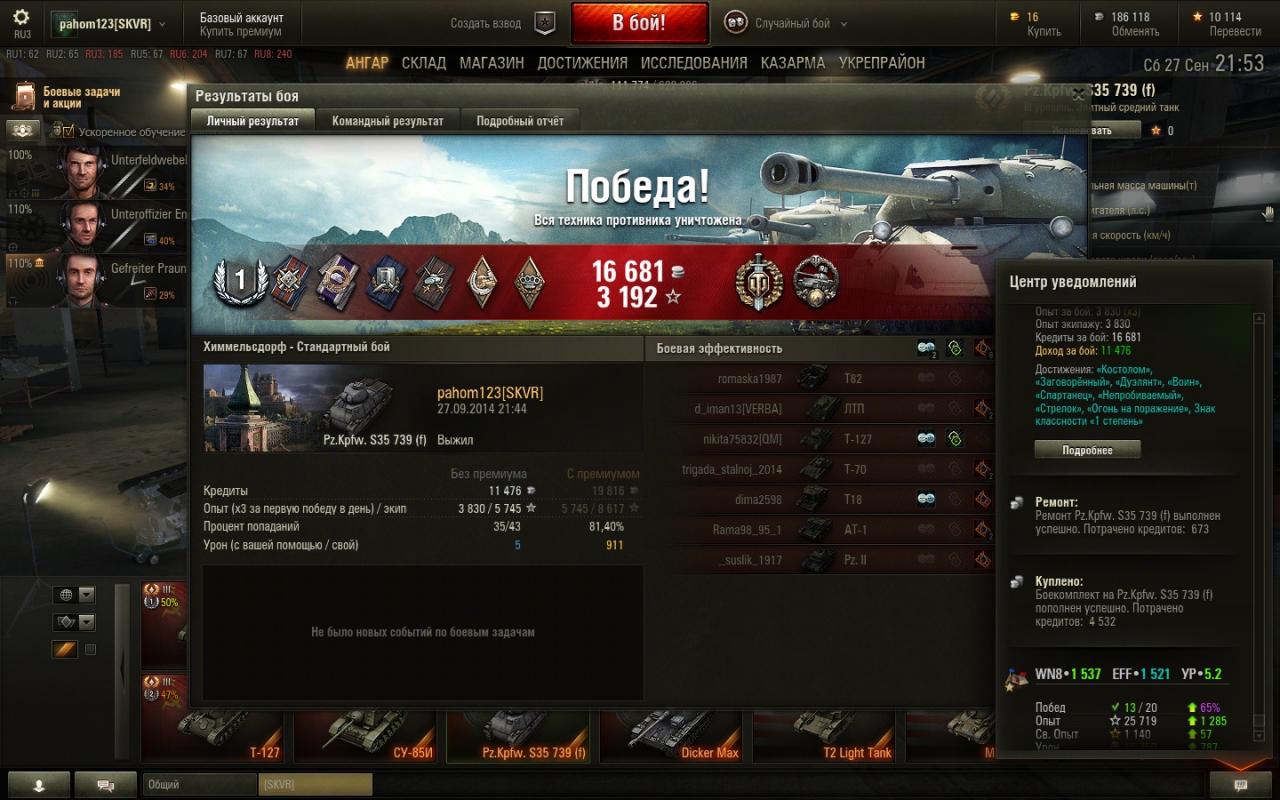Switch to the Командный результат tab
The width and height of the screenshot is (1280, 800).
pyautogui.click(x=388, y=121)
